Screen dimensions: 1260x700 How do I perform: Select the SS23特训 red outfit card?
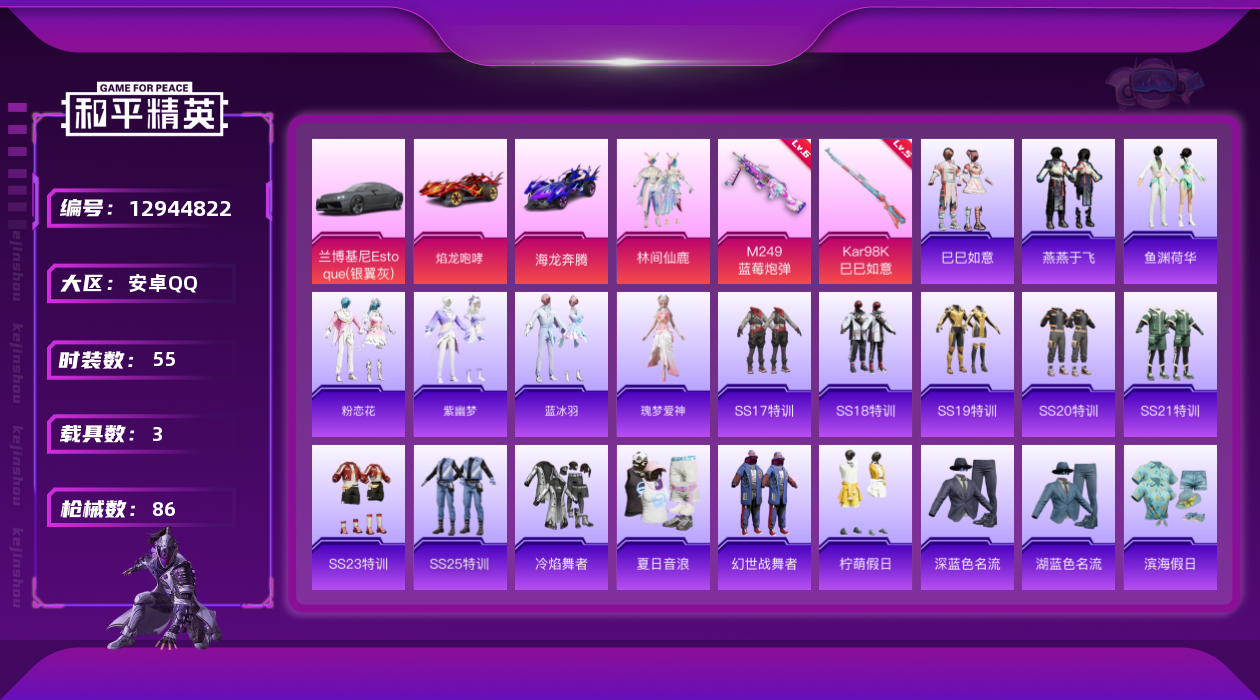click(358, 517)
